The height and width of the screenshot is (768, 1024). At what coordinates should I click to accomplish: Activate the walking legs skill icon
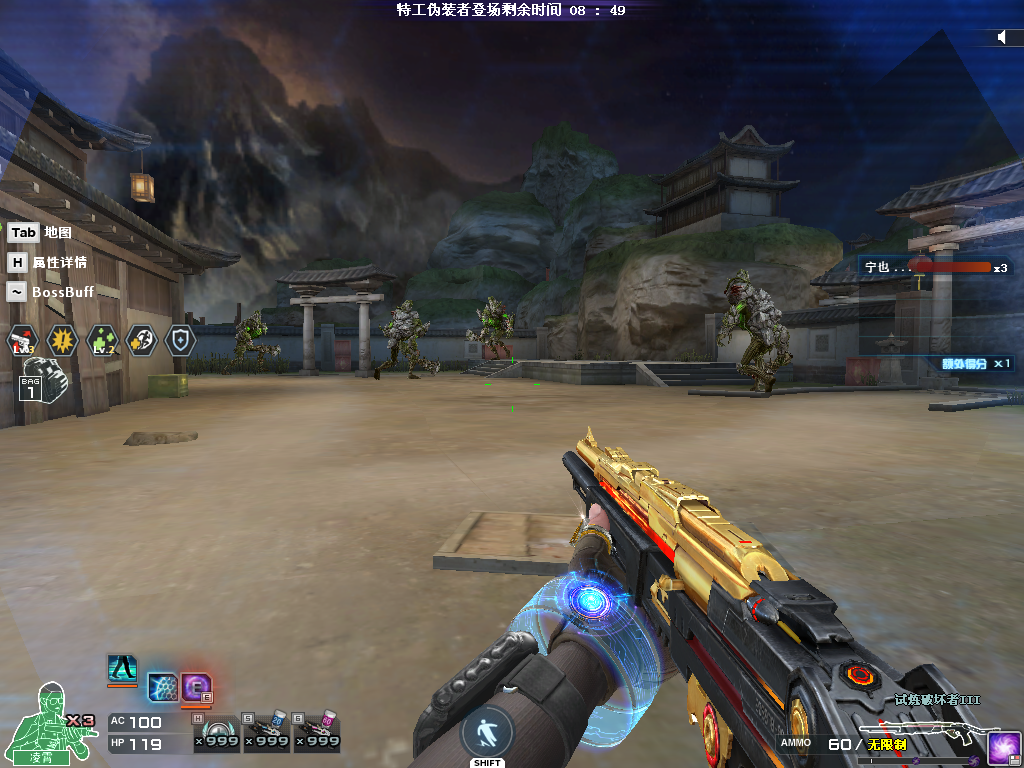(122, 669)
